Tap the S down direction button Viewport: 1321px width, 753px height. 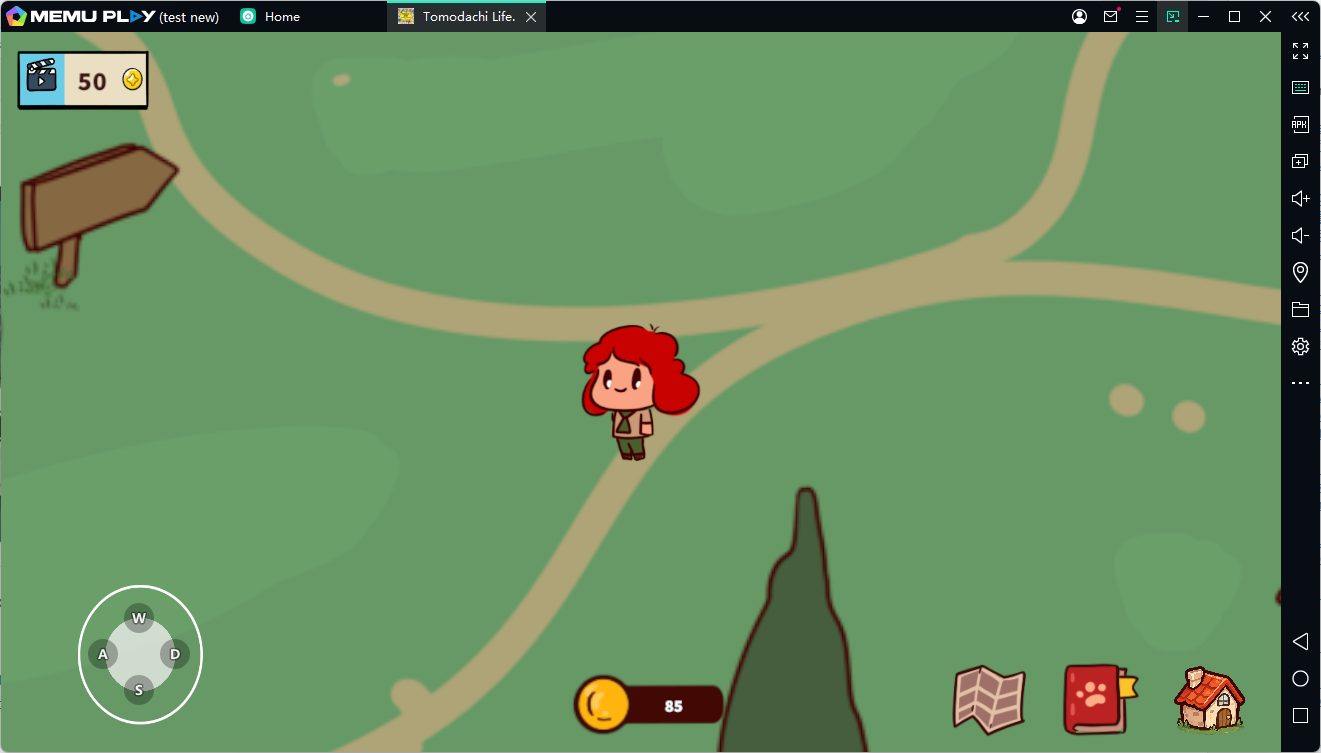(x=139, y=690)
